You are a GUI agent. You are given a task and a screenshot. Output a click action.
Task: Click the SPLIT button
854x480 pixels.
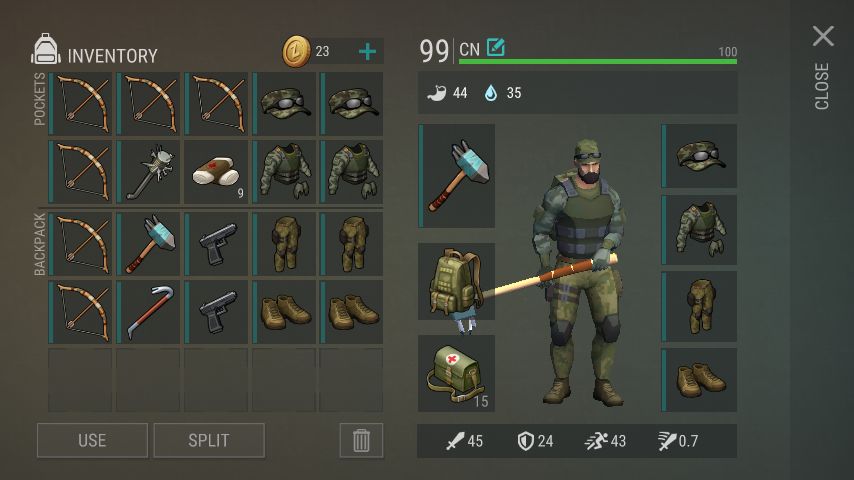[x=209, y=440]
